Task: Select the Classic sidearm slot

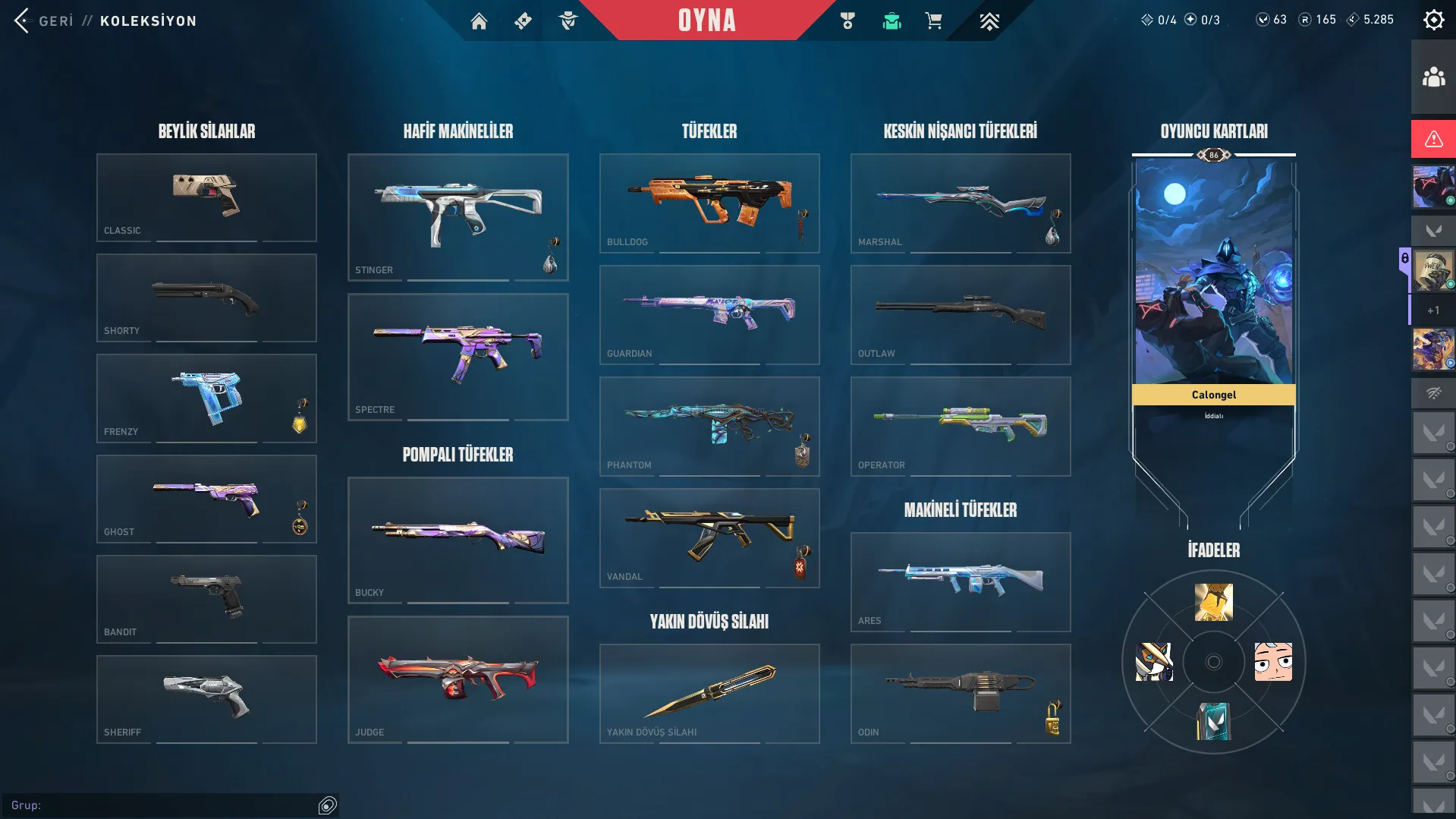Action: point(206,197)
